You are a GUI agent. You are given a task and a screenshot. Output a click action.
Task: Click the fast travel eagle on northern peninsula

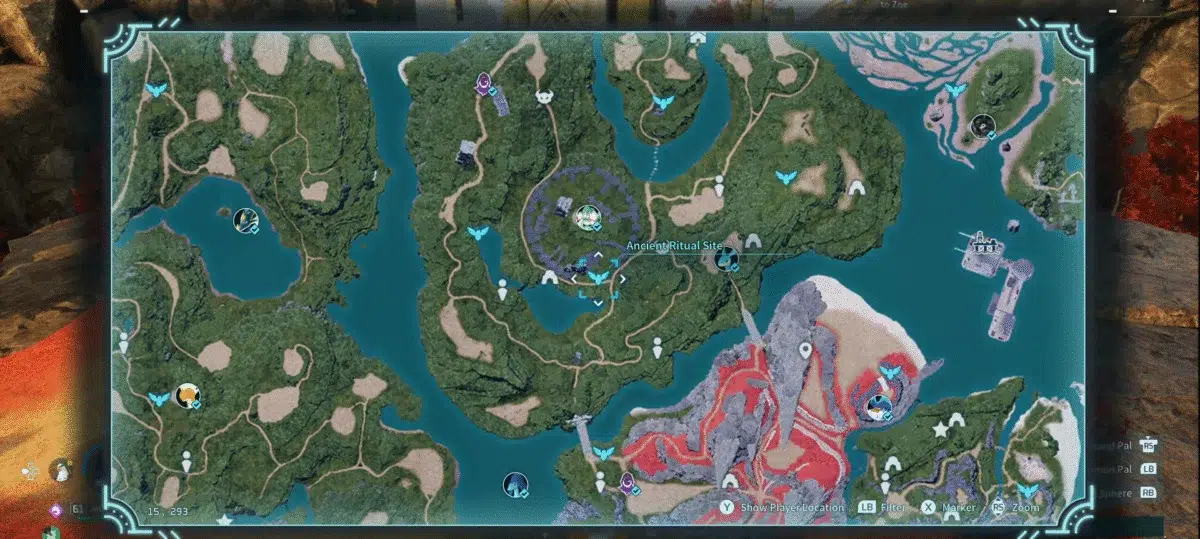click(661, 102)
